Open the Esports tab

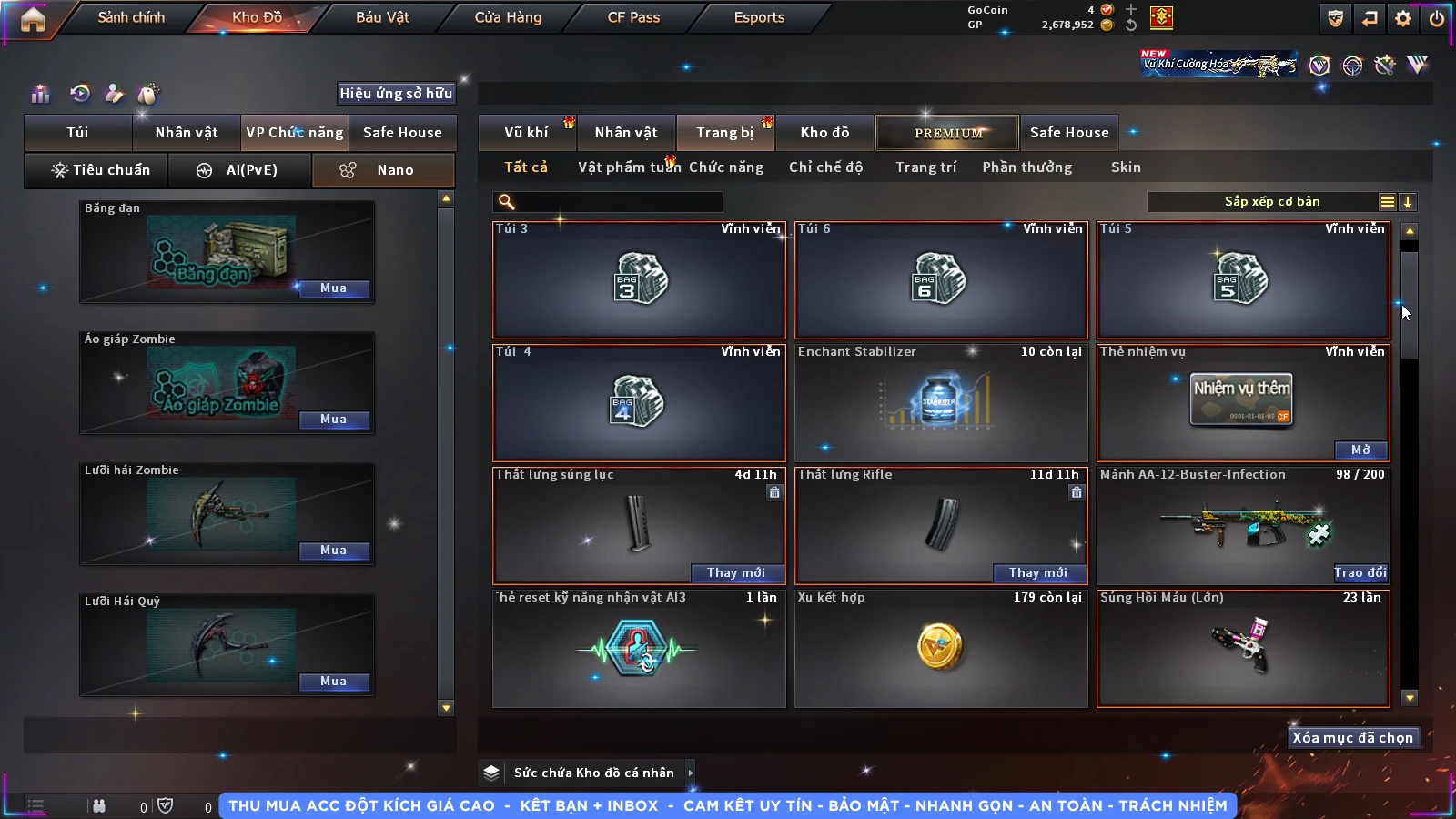coord(759,17)
